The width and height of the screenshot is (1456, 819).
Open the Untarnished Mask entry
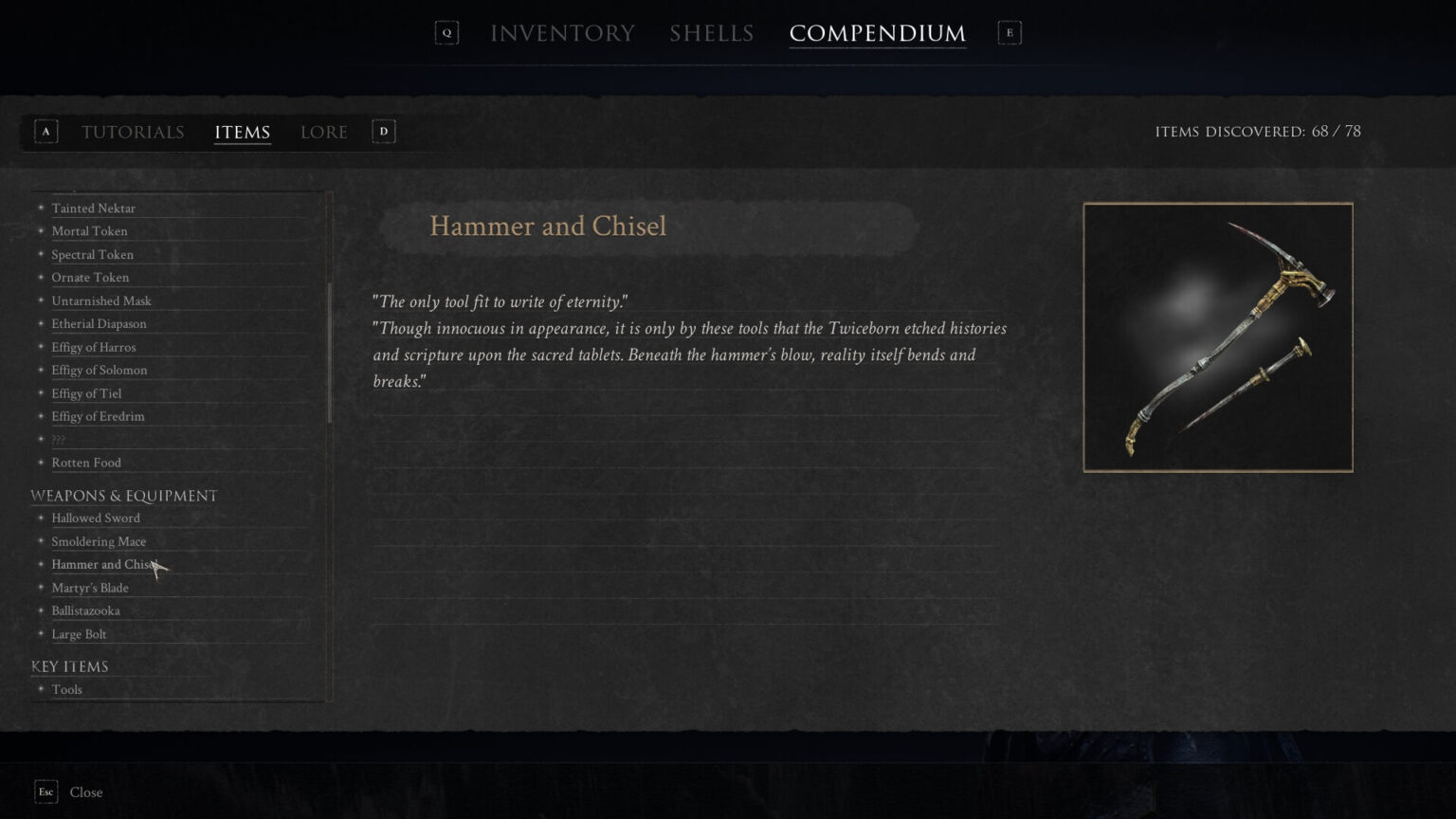100,301
